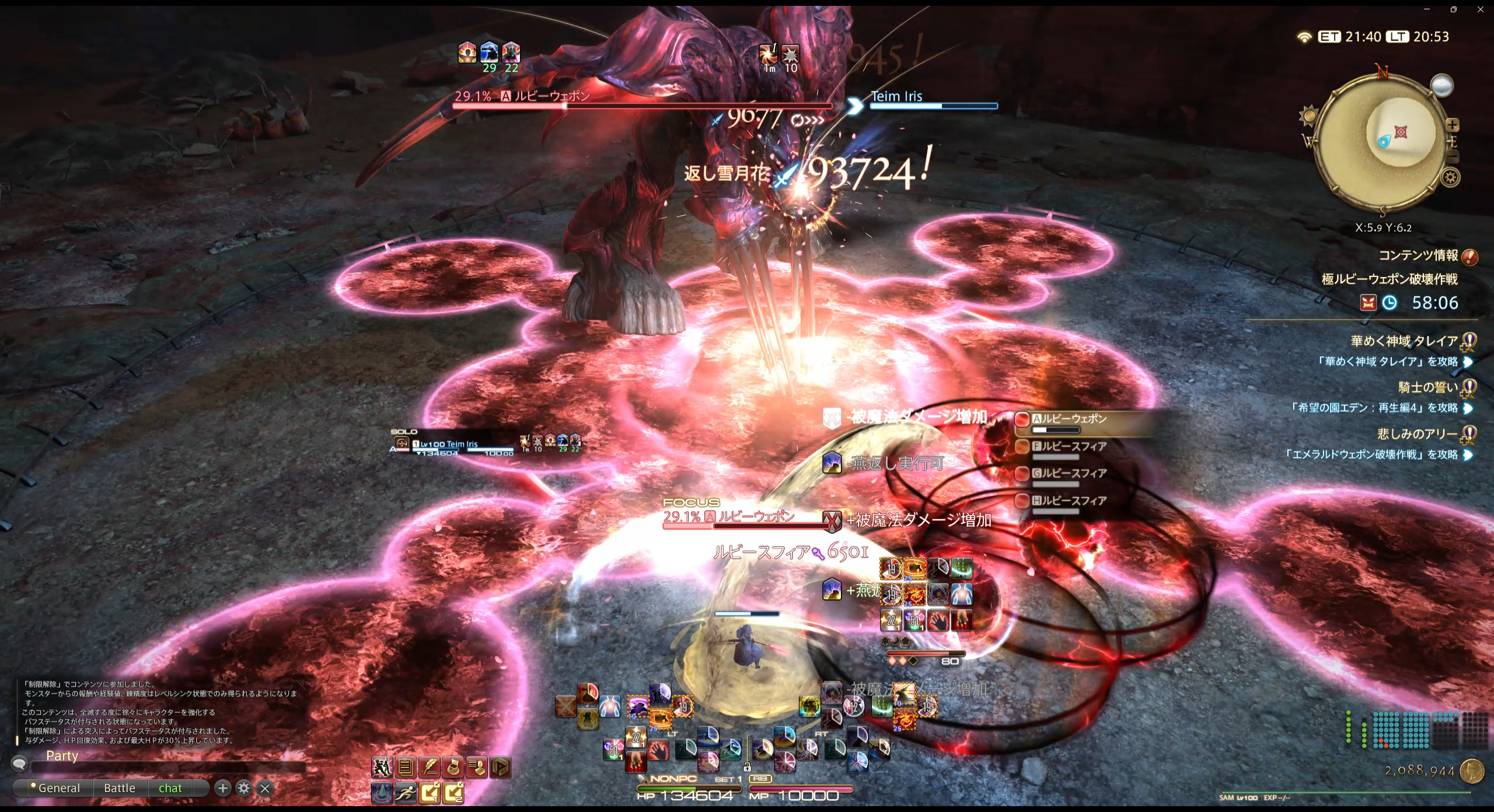Select the 悲しみのアリー quest tracker entry
Screen dimensions: 1494x812
point(1417,434)
